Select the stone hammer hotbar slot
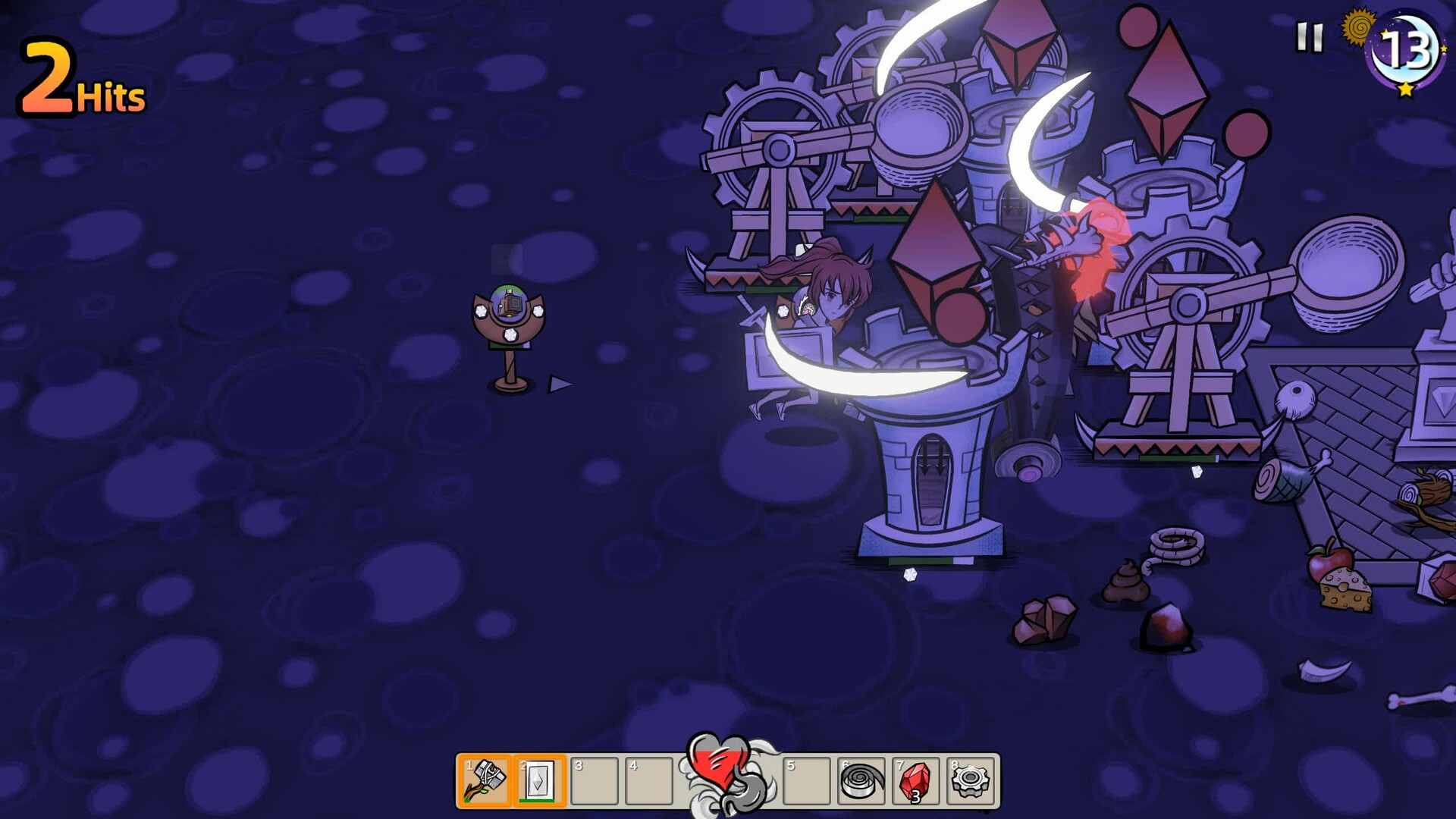 [485, 780]
